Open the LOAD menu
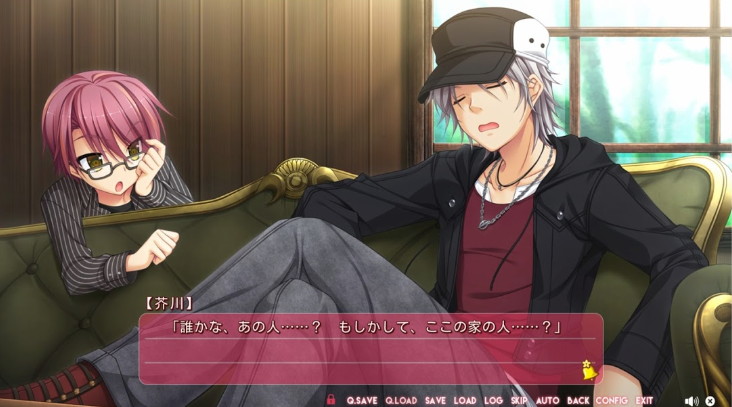 pyautogui.click(x=465, y=401)
